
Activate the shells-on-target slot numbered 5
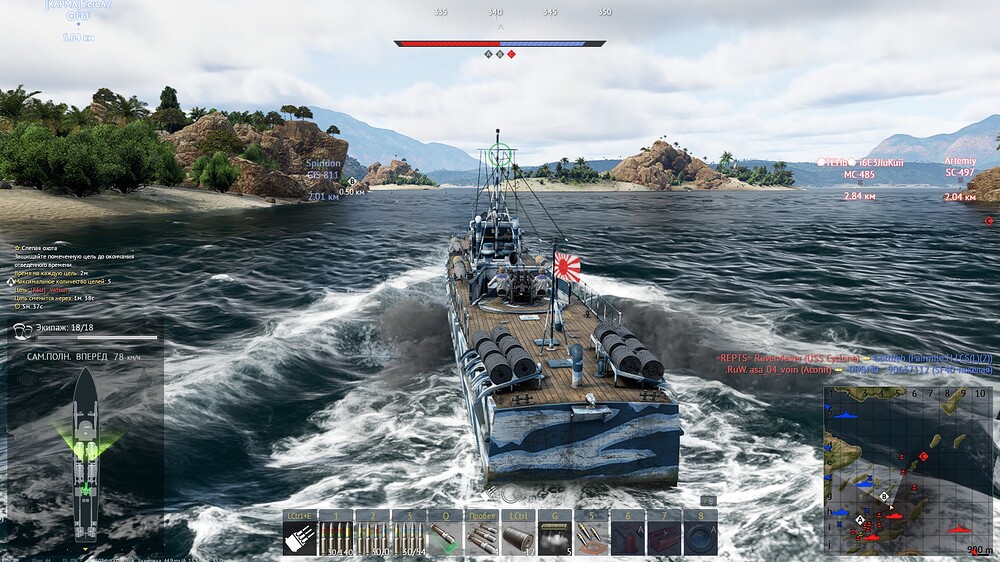590,537
